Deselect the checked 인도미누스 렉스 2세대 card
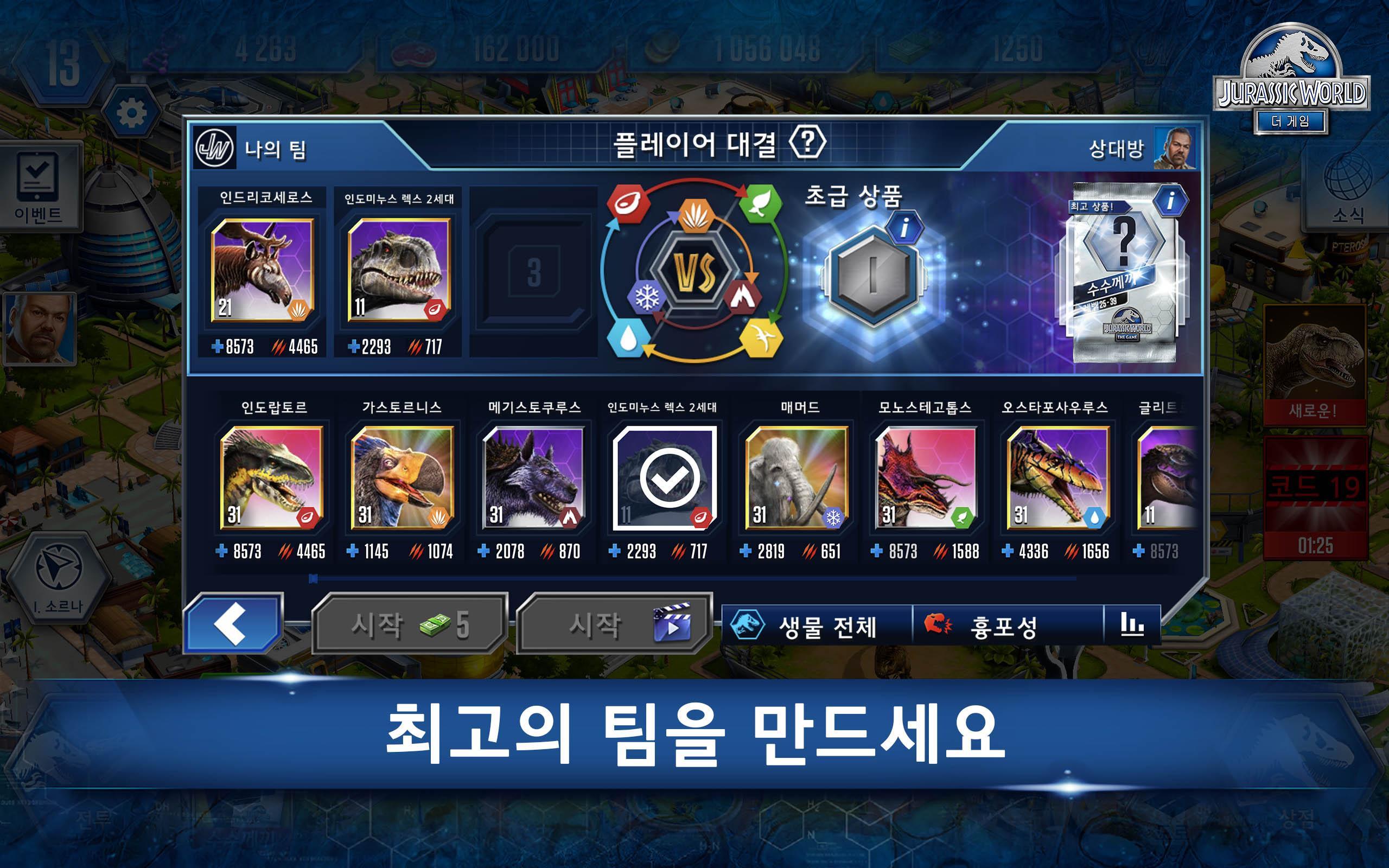The image size is (1389, 868). [665, 477]
